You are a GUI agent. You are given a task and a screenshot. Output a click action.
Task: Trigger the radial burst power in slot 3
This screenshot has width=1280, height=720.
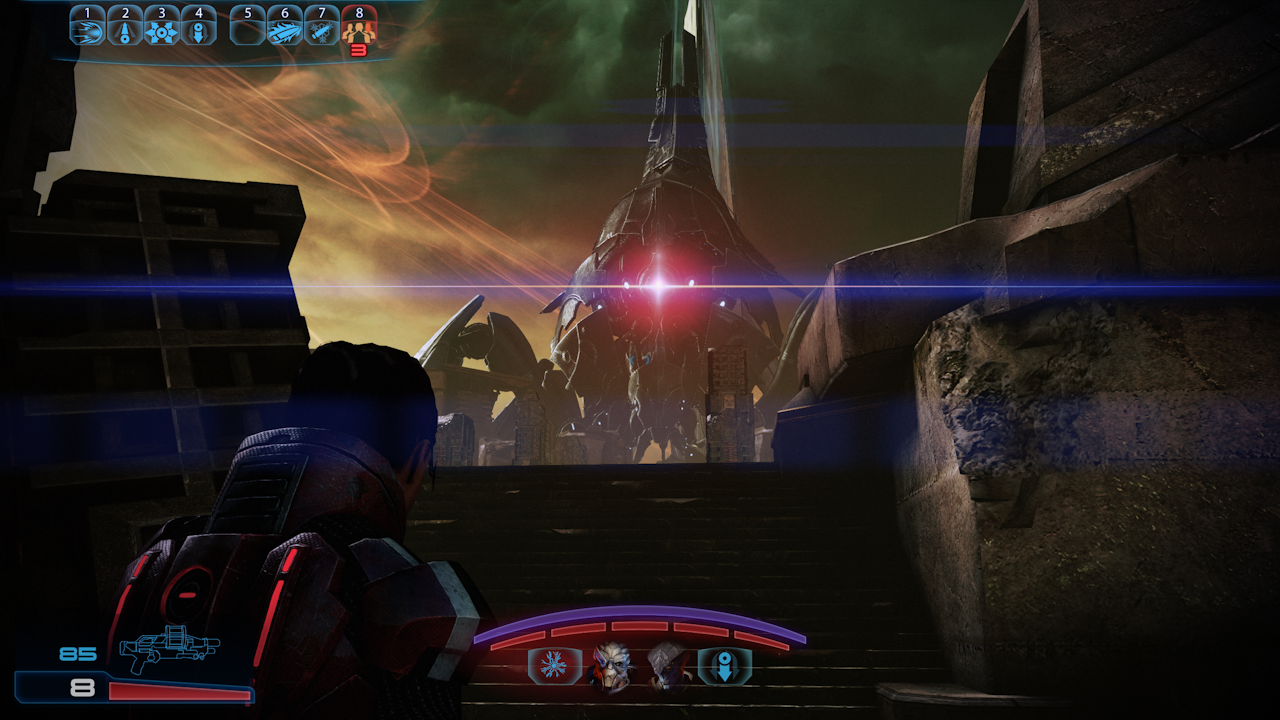[x=161, y=30]
